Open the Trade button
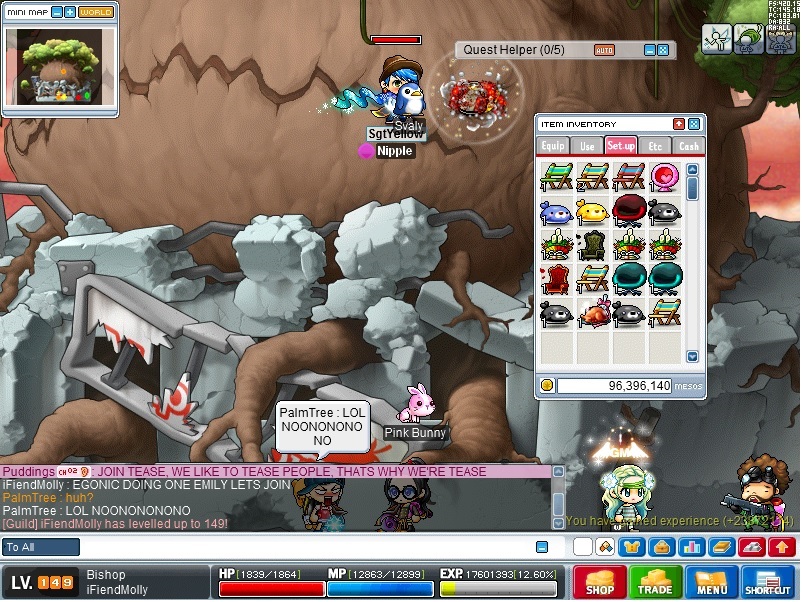Screen dimensions: 802x602 655,582
